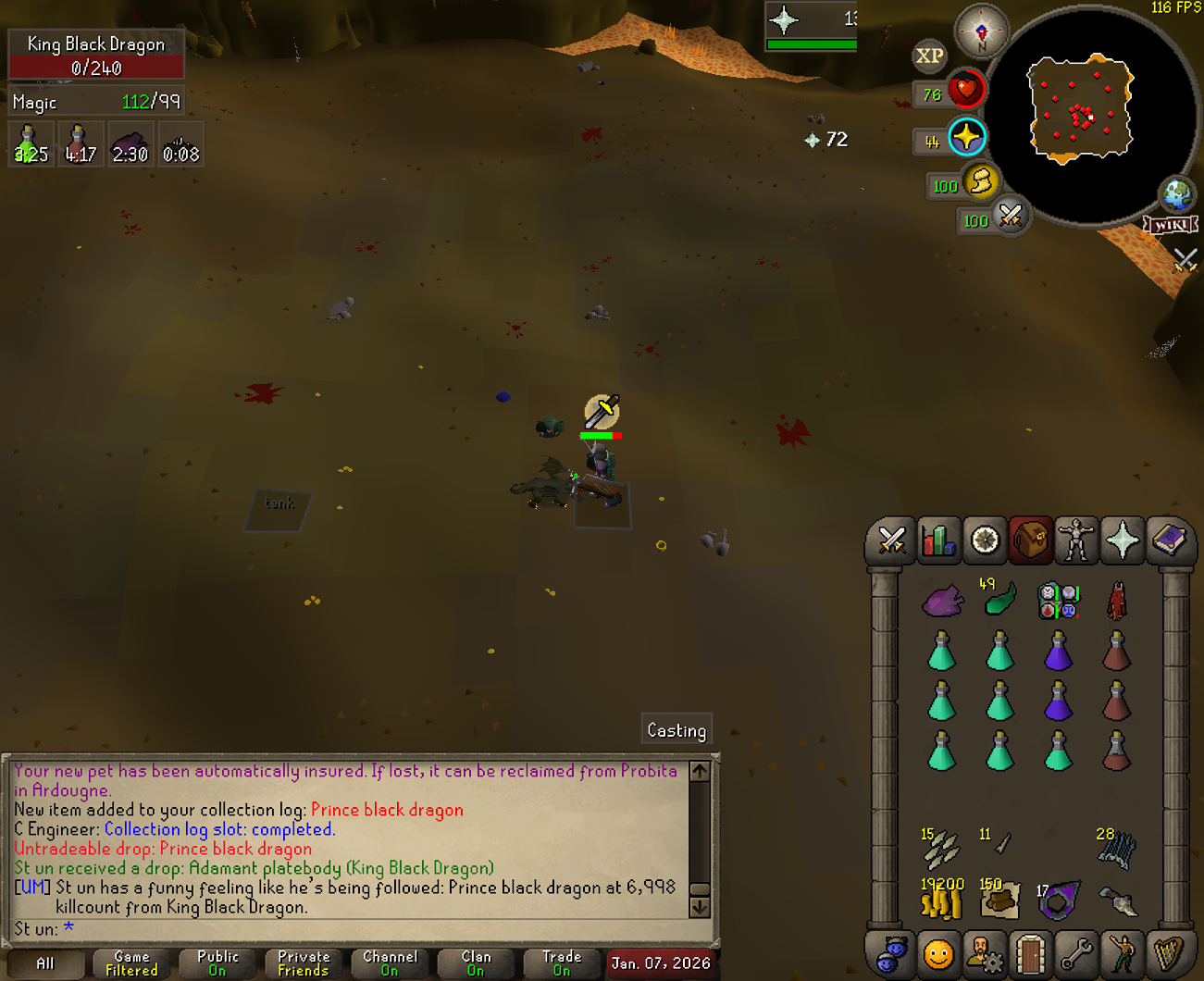Select the stack of 28 arrows
1204x981 pixels.
pos(1116,849)
